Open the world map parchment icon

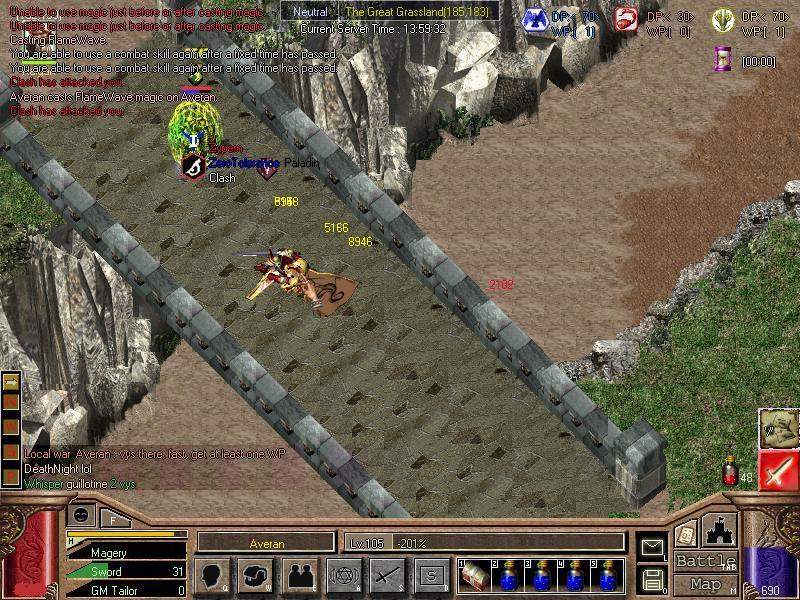pyautogui.click(x=777, y=428)
